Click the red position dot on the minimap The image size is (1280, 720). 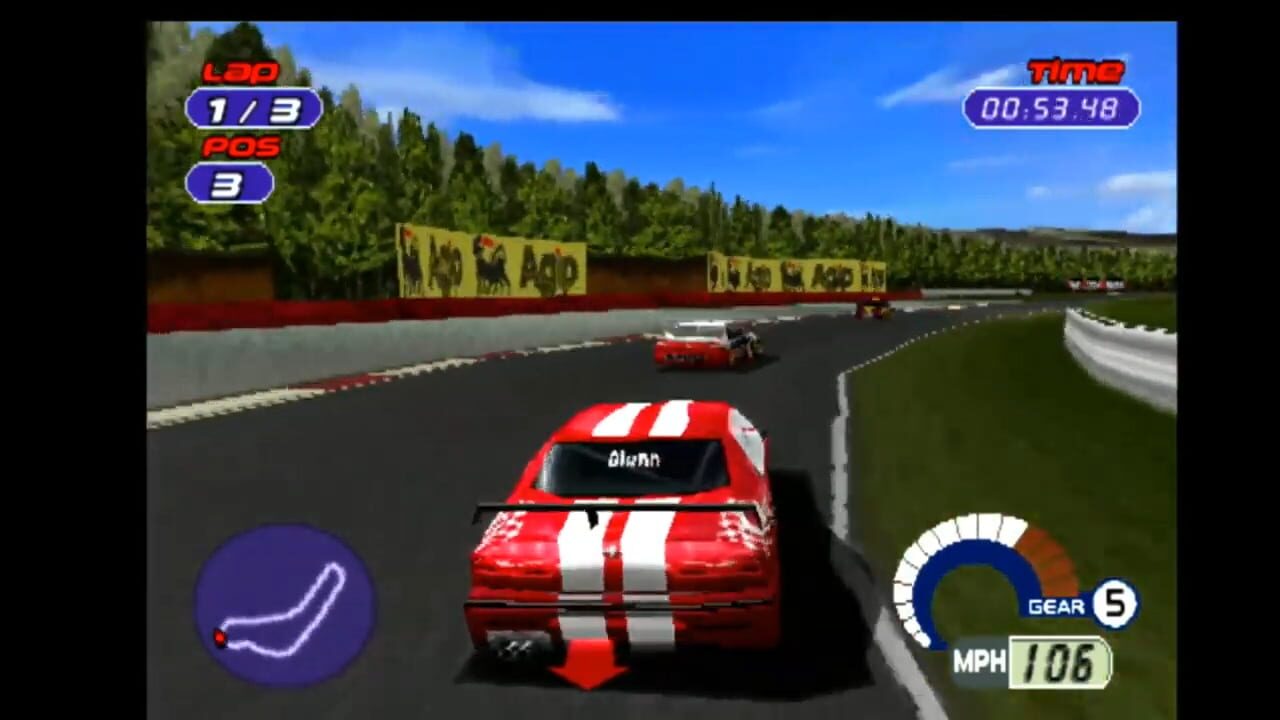click(x=221, y=637)
